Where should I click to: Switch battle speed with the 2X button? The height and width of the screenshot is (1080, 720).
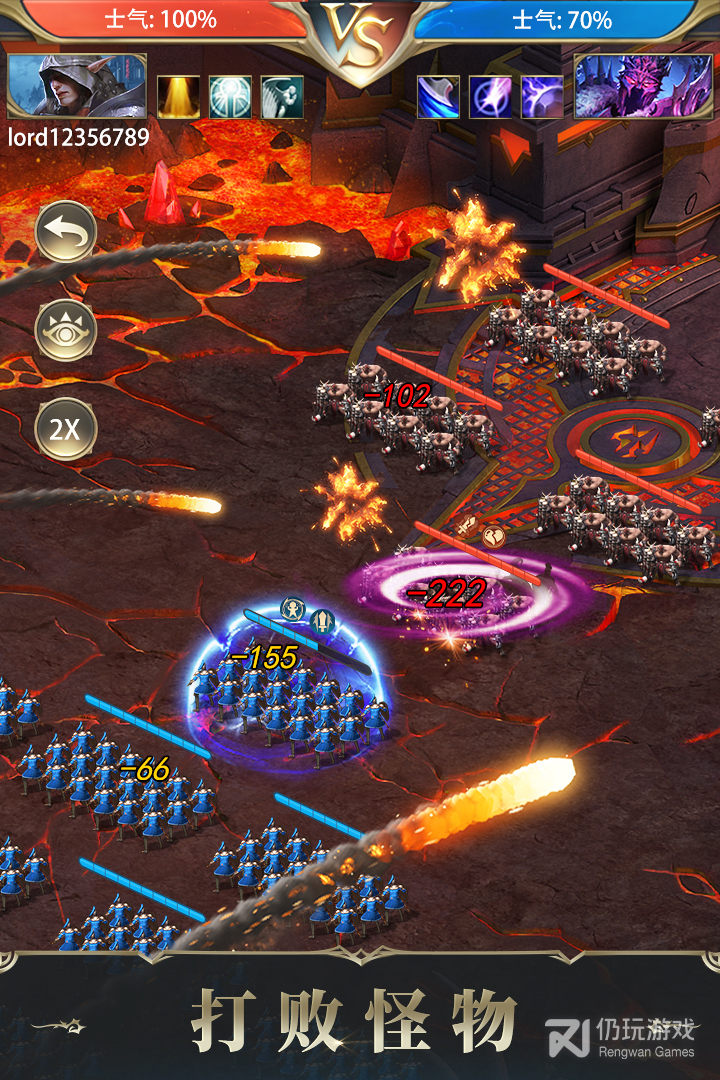(66, 430)
